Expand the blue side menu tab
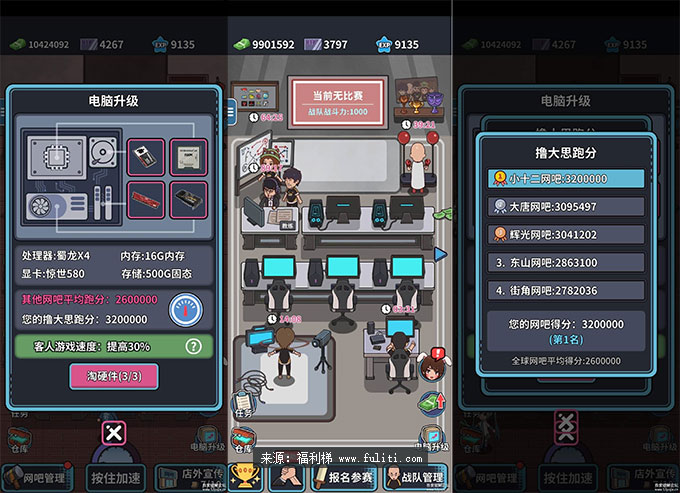Screen dimensions: 680x493 [x=232, y=108]
